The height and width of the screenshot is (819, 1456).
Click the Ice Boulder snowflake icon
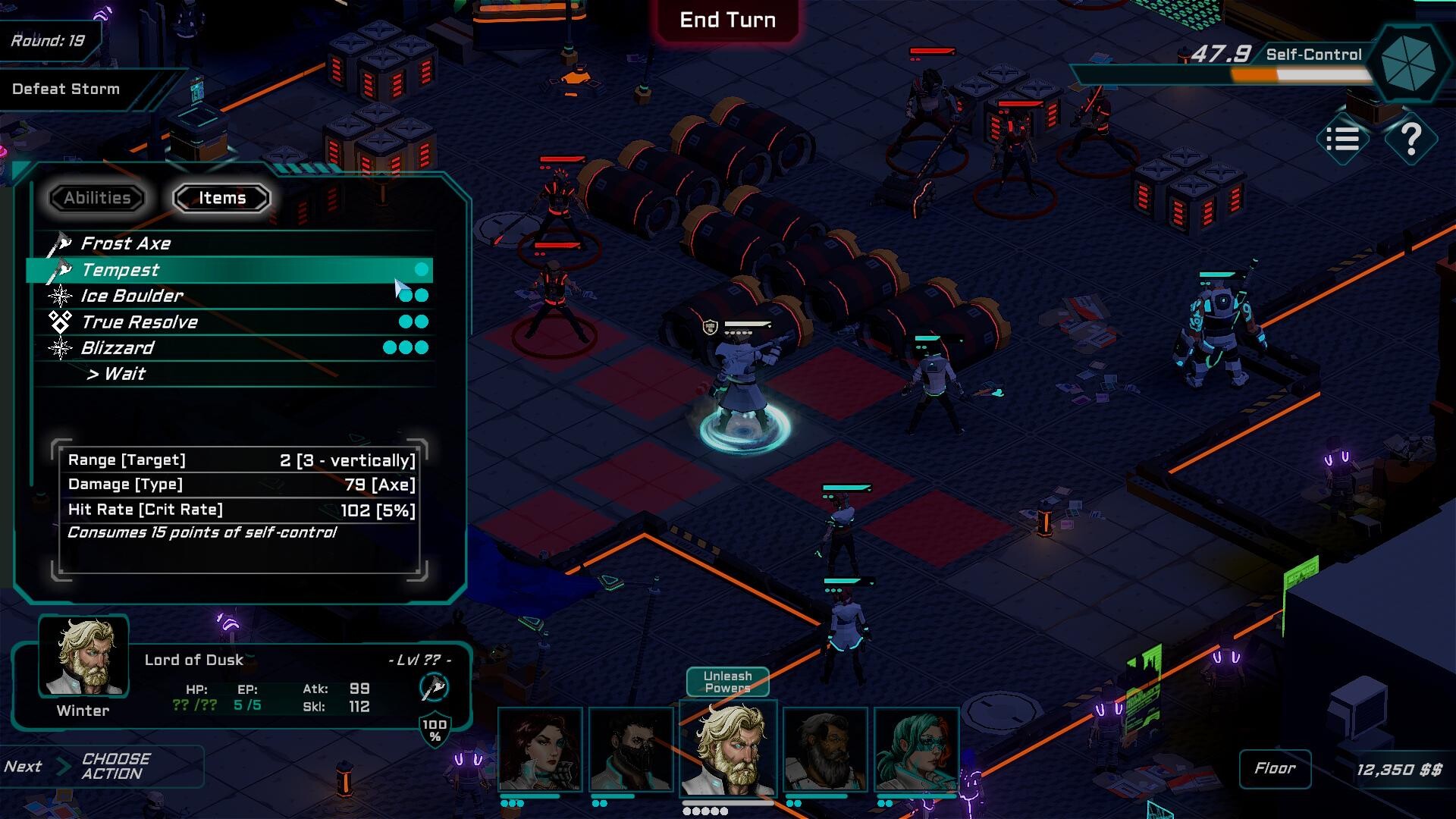[x=62, y=296]
